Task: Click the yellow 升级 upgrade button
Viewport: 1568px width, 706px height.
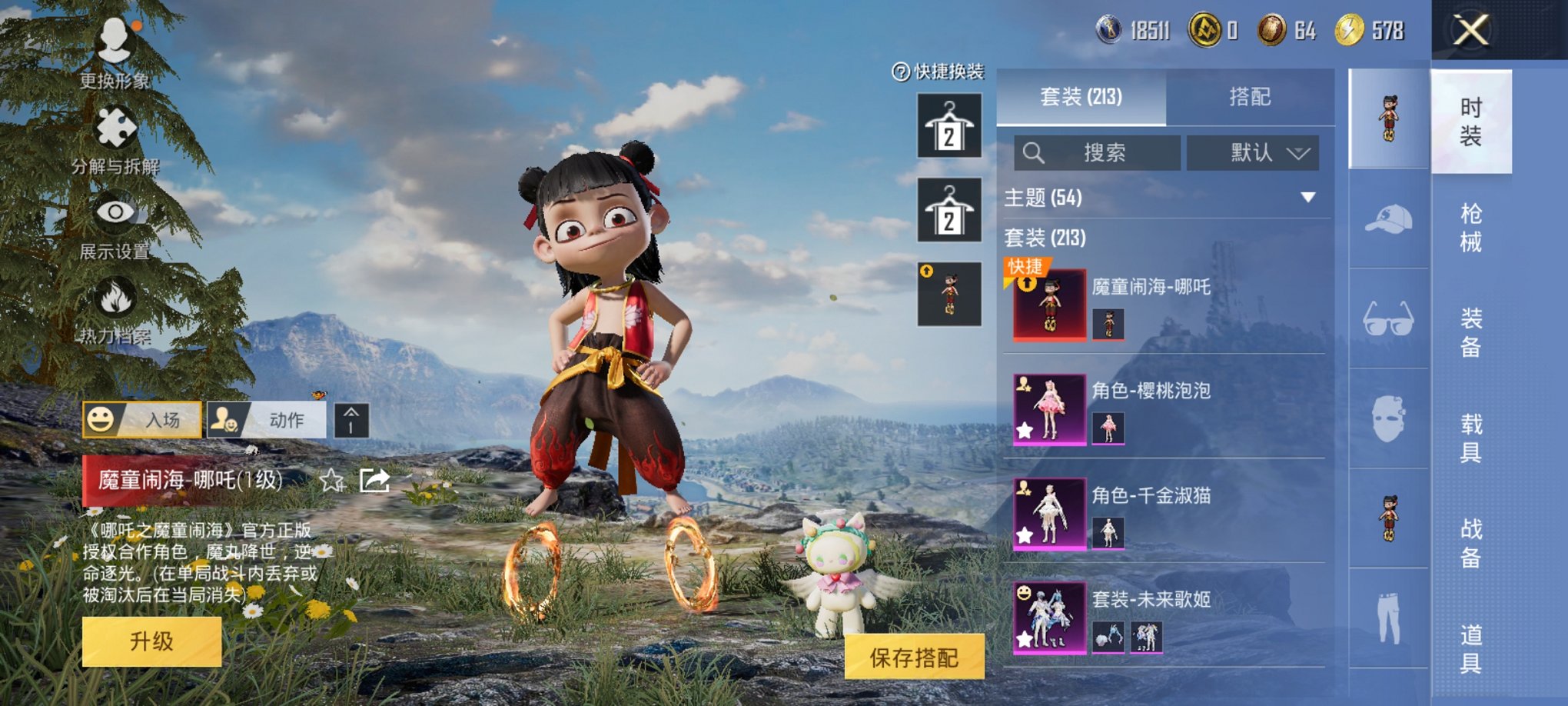Action: coord(151,641)
